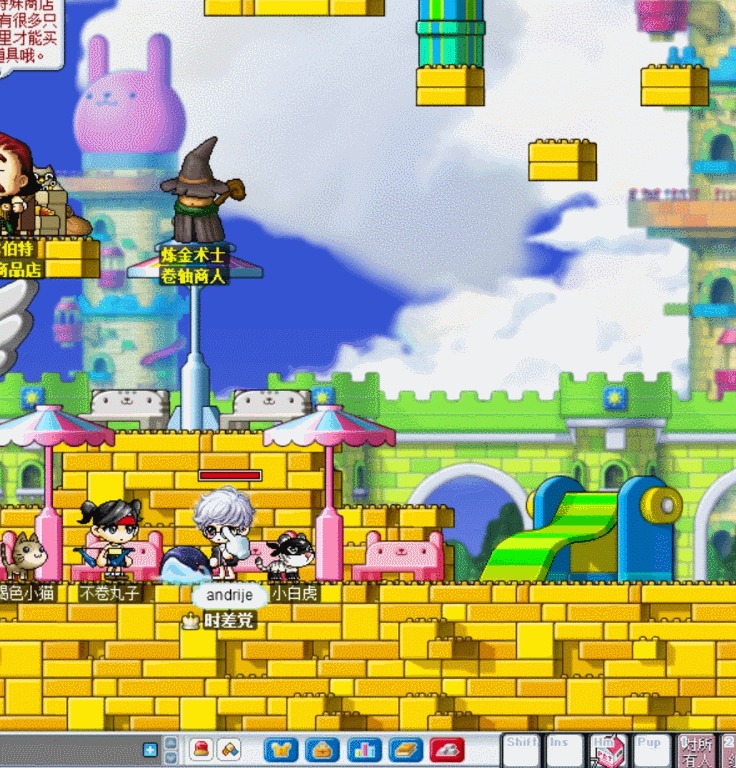The image size is (736, 768).
Task: Open the skill book button
Action: point(405,749)
